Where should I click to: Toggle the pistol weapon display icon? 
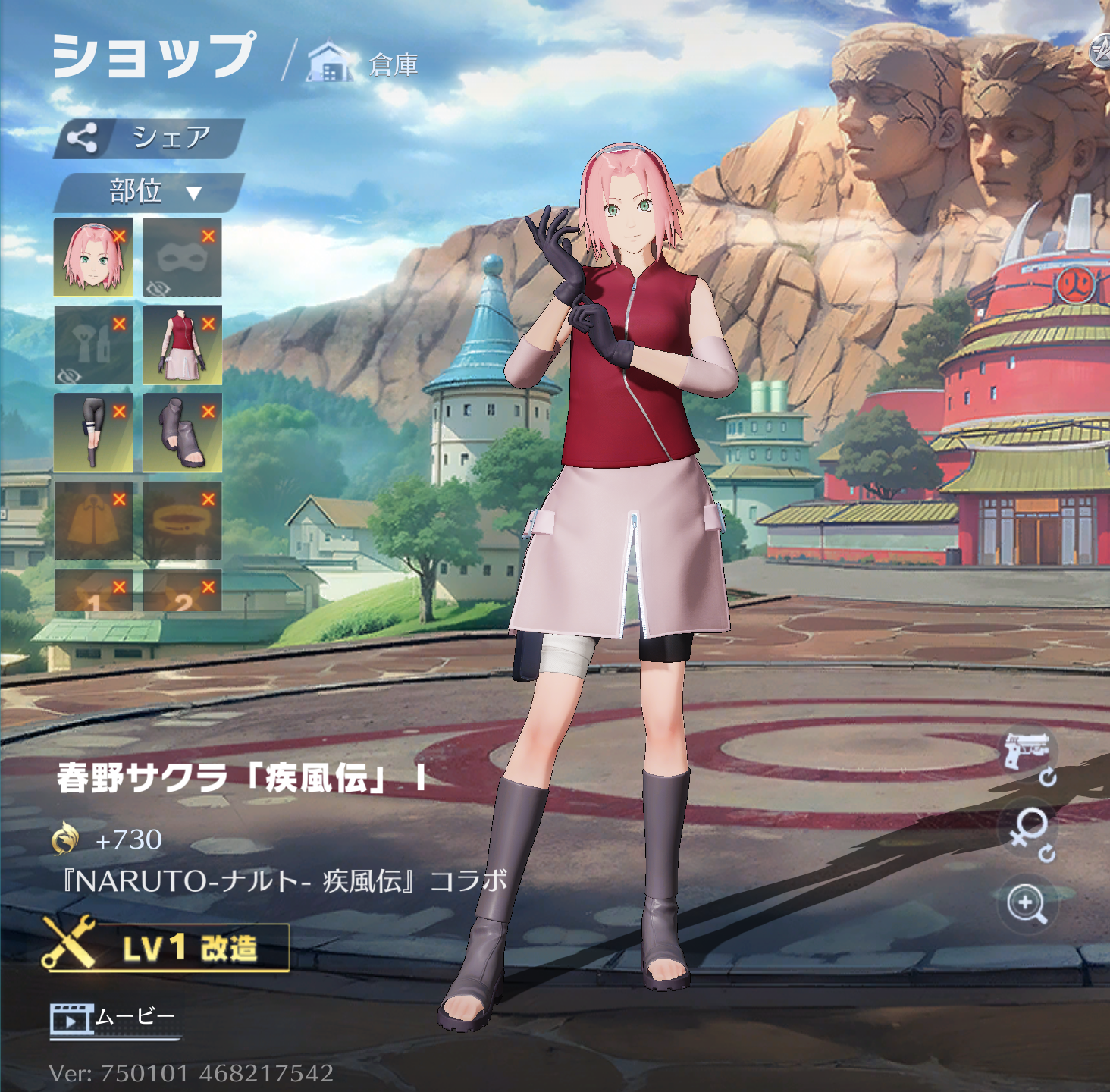click(1028, 754)
